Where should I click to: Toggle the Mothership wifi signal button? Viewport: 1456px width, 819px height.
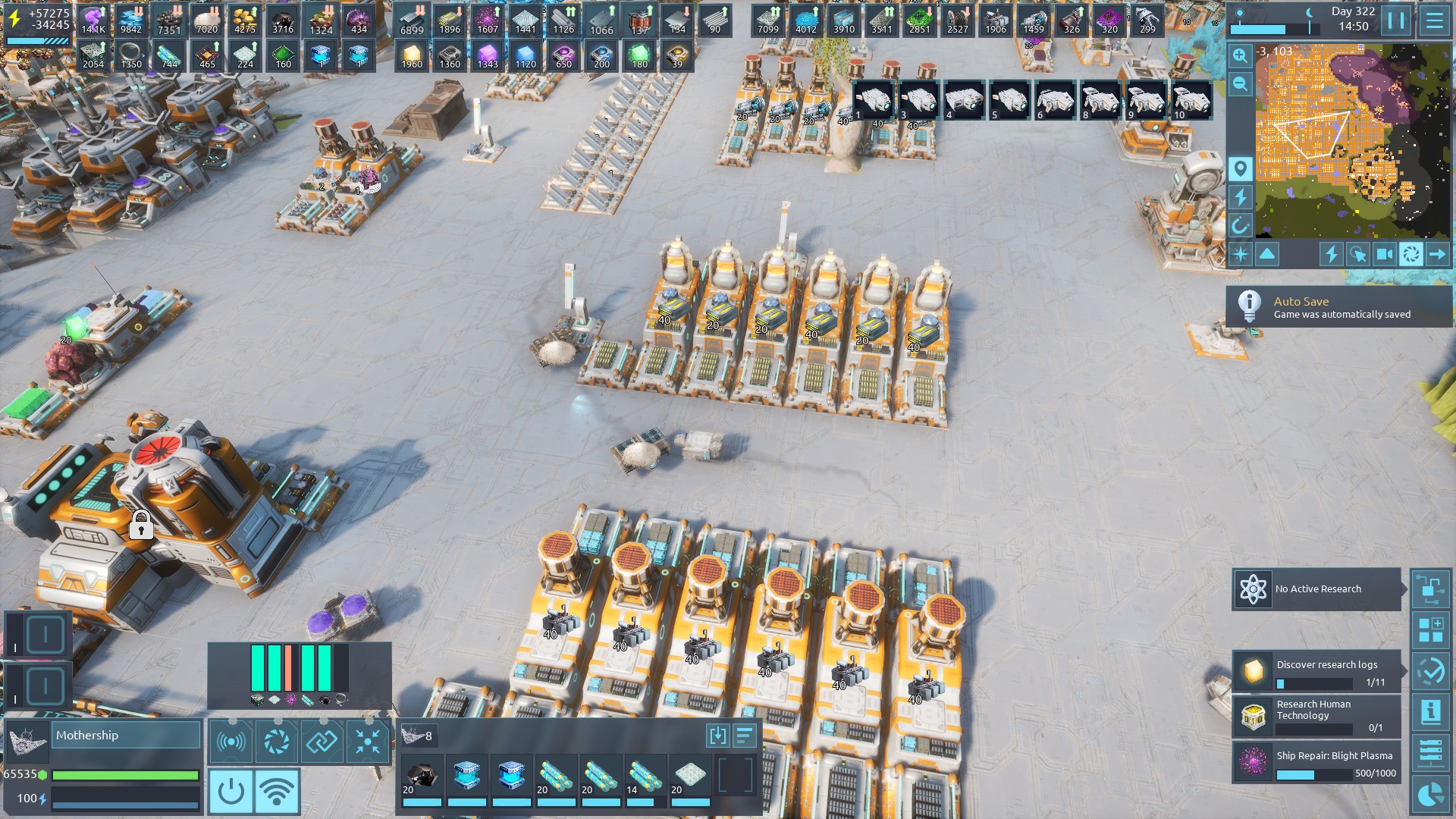[x=277, y=791]
